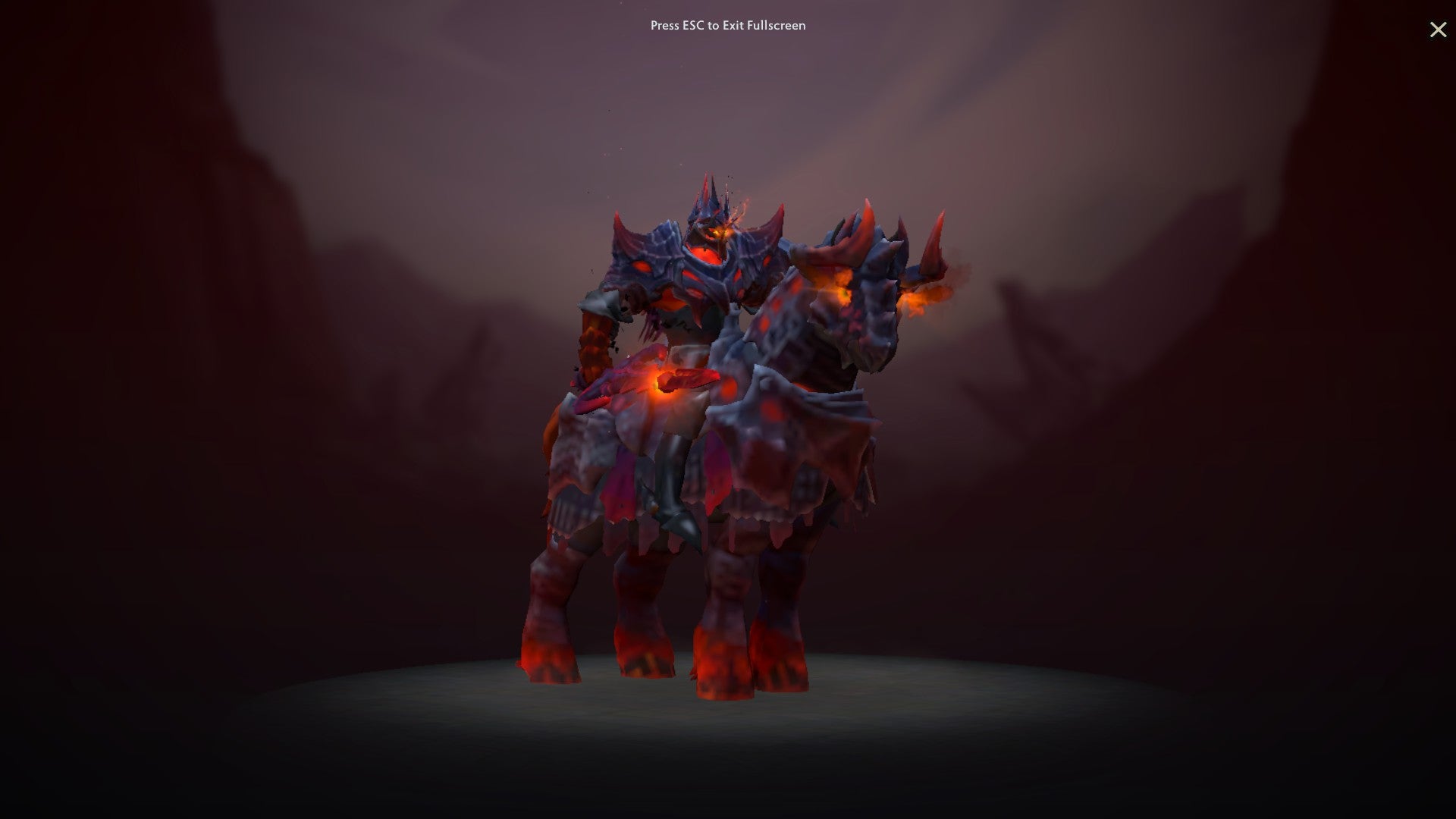Select the hero's spiked crown
Viewport: 1456px width, 819px height.
[x=711, y=190]
